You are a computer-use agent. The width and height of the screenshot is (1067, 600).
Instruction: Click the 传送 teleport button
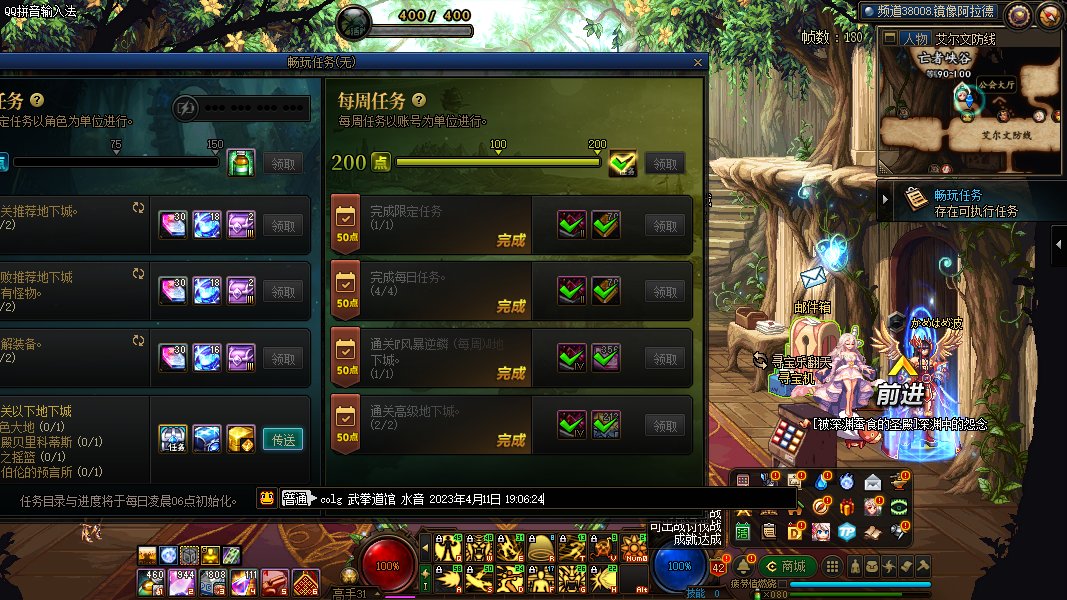(282, 439)
